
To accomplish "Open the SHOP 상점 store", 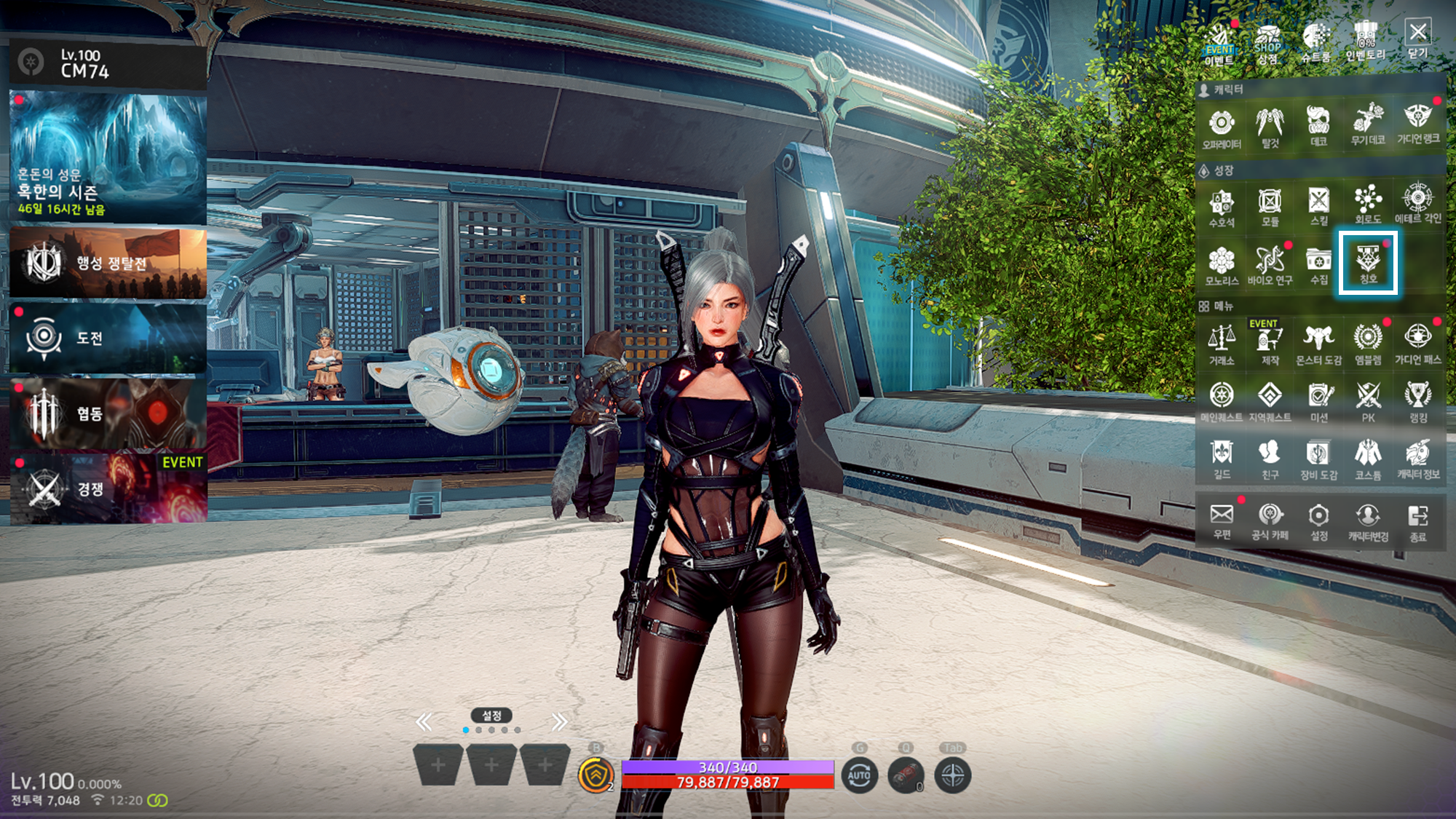I will click(1267, 43).
